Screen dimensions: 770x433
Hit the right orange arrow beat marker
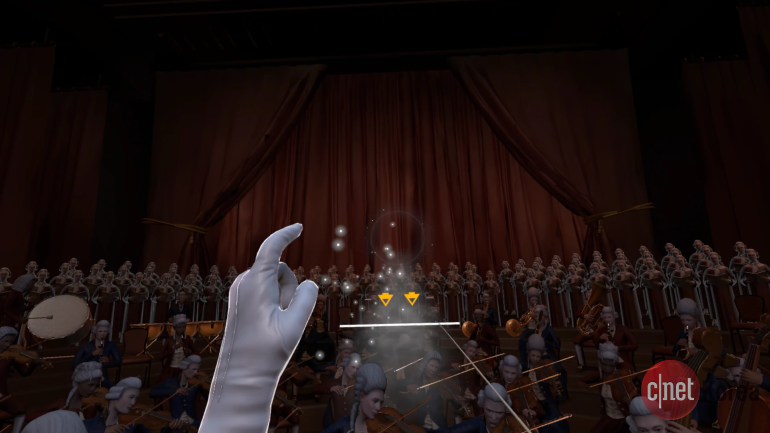pyautogui.click(x=411, y=298)
